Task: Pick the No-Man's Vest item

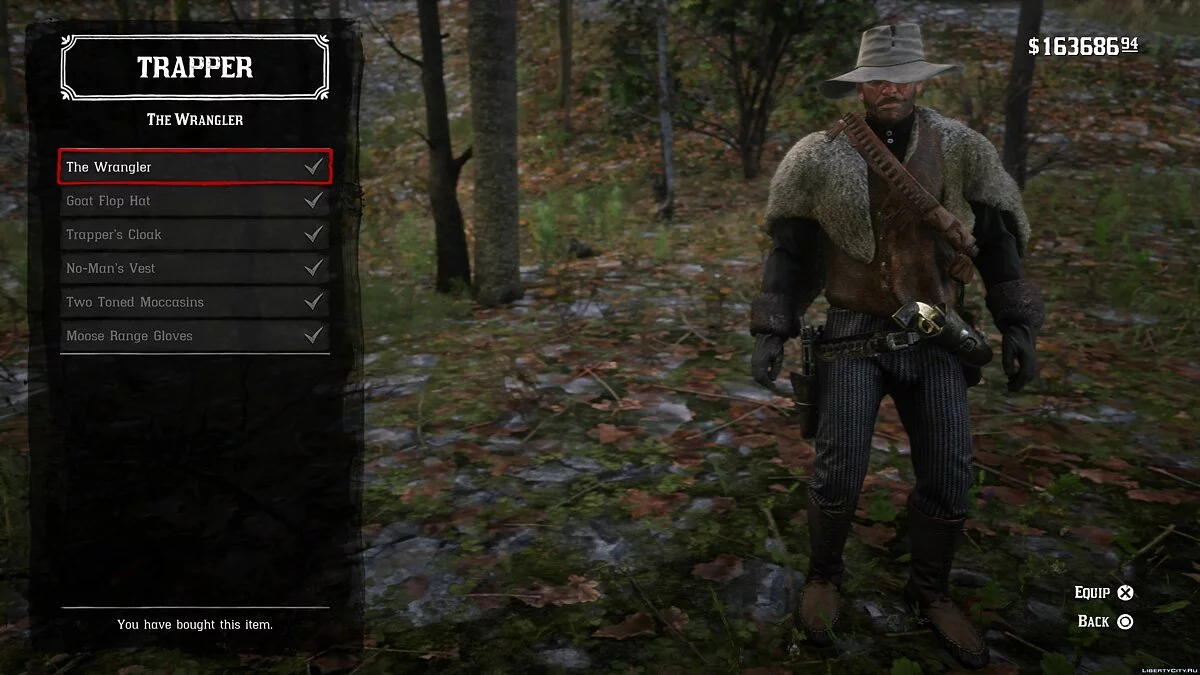Action: (x=194, y=268)
